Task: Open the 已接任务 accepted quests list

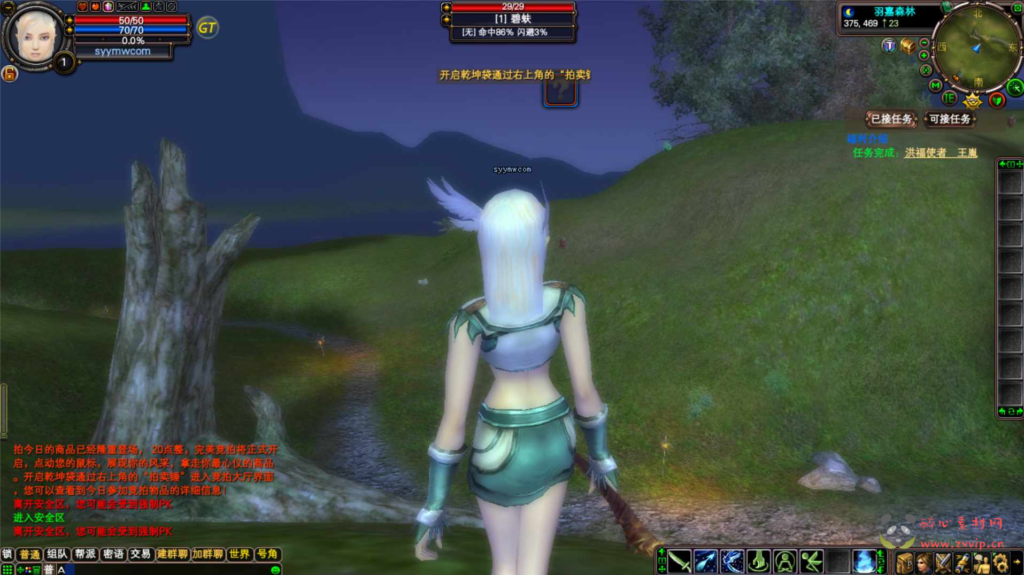Action: 889,119
